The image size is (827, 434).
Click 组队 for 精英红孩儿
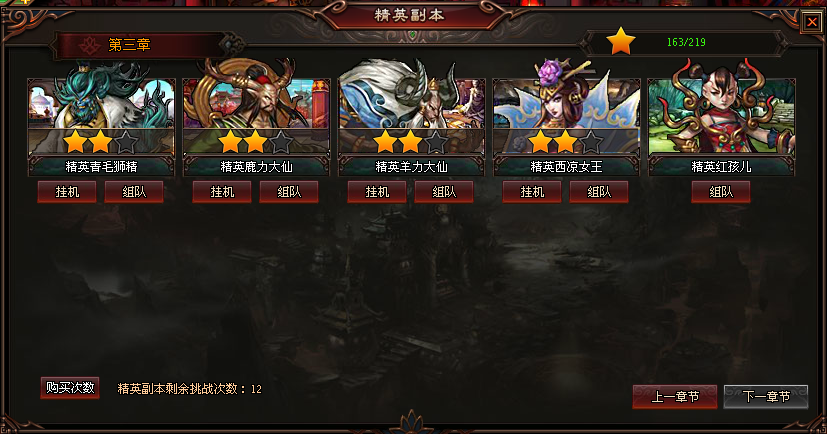720,192
